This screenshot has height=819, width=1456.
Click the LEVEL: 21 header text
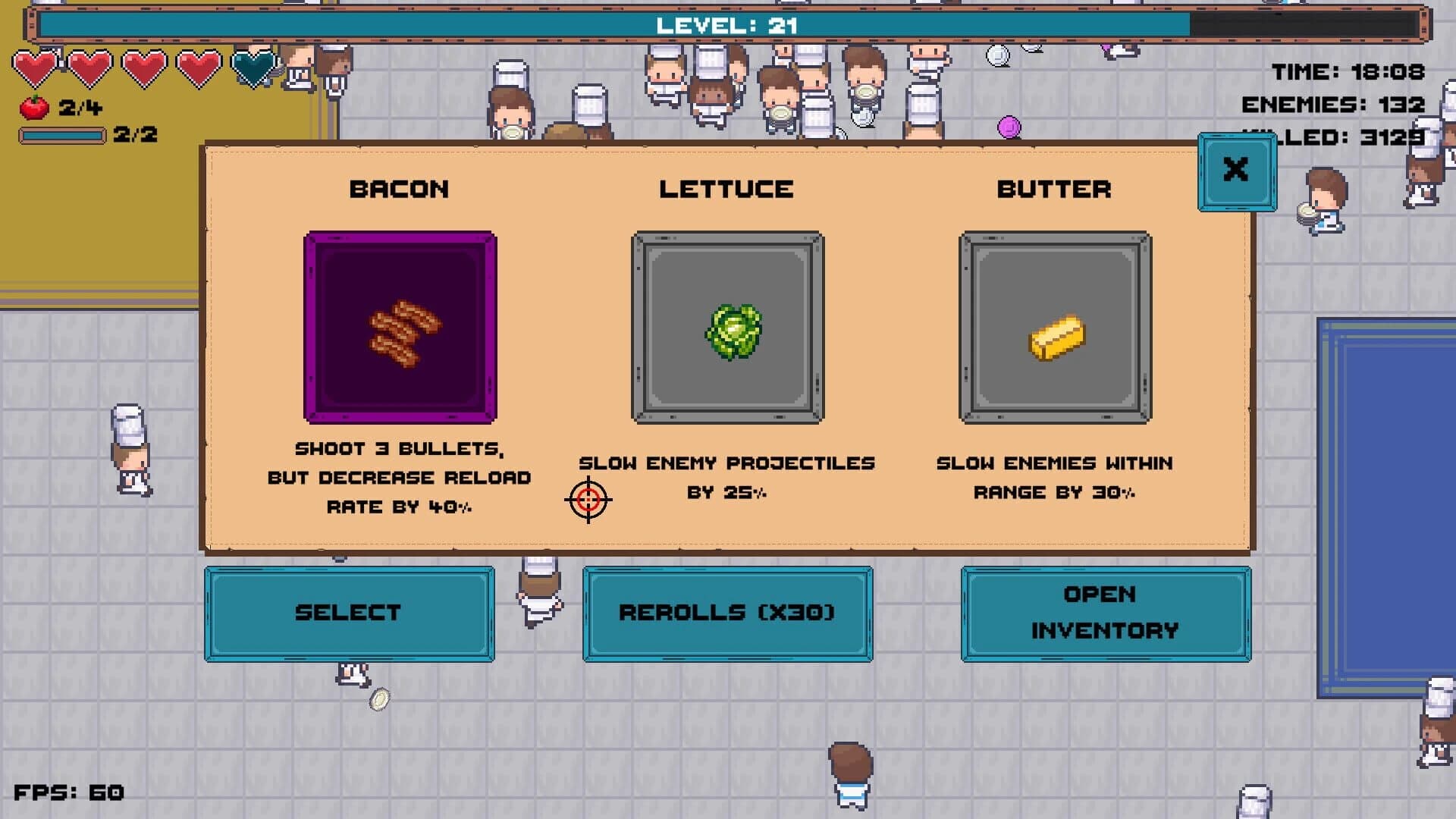click(x=726, y=23)
